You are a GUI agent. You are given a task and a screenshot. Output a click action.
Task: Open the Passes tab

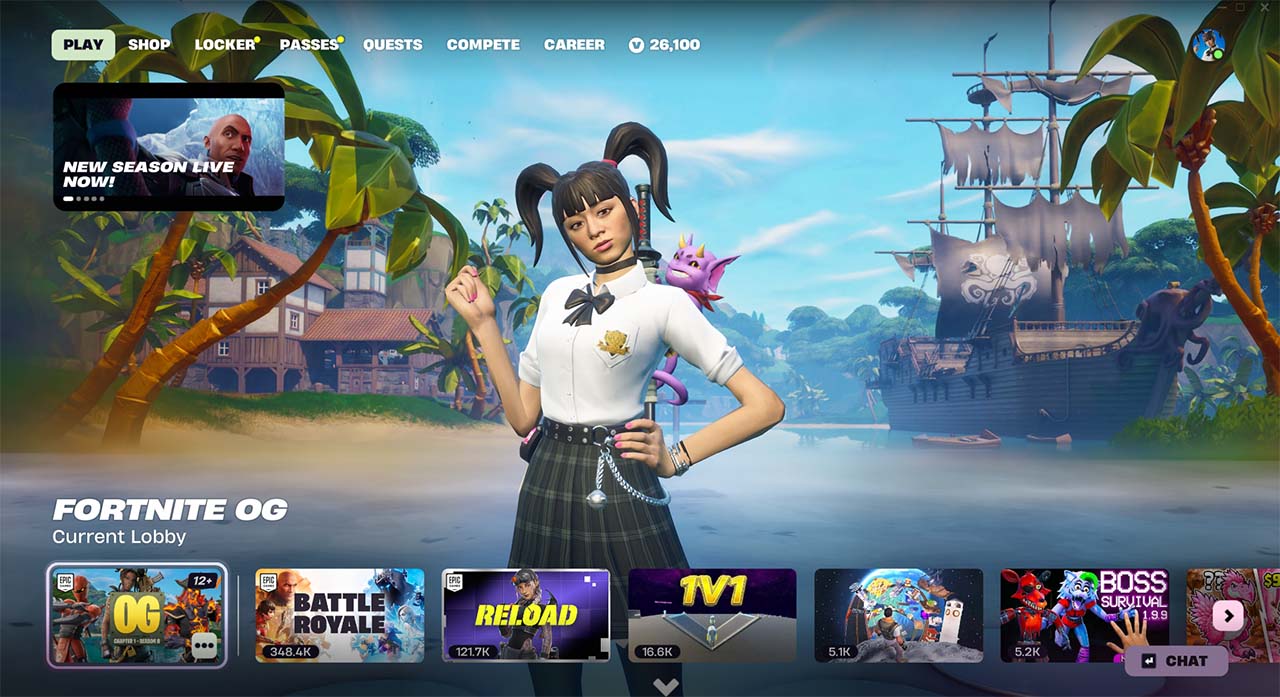(309, 45)
